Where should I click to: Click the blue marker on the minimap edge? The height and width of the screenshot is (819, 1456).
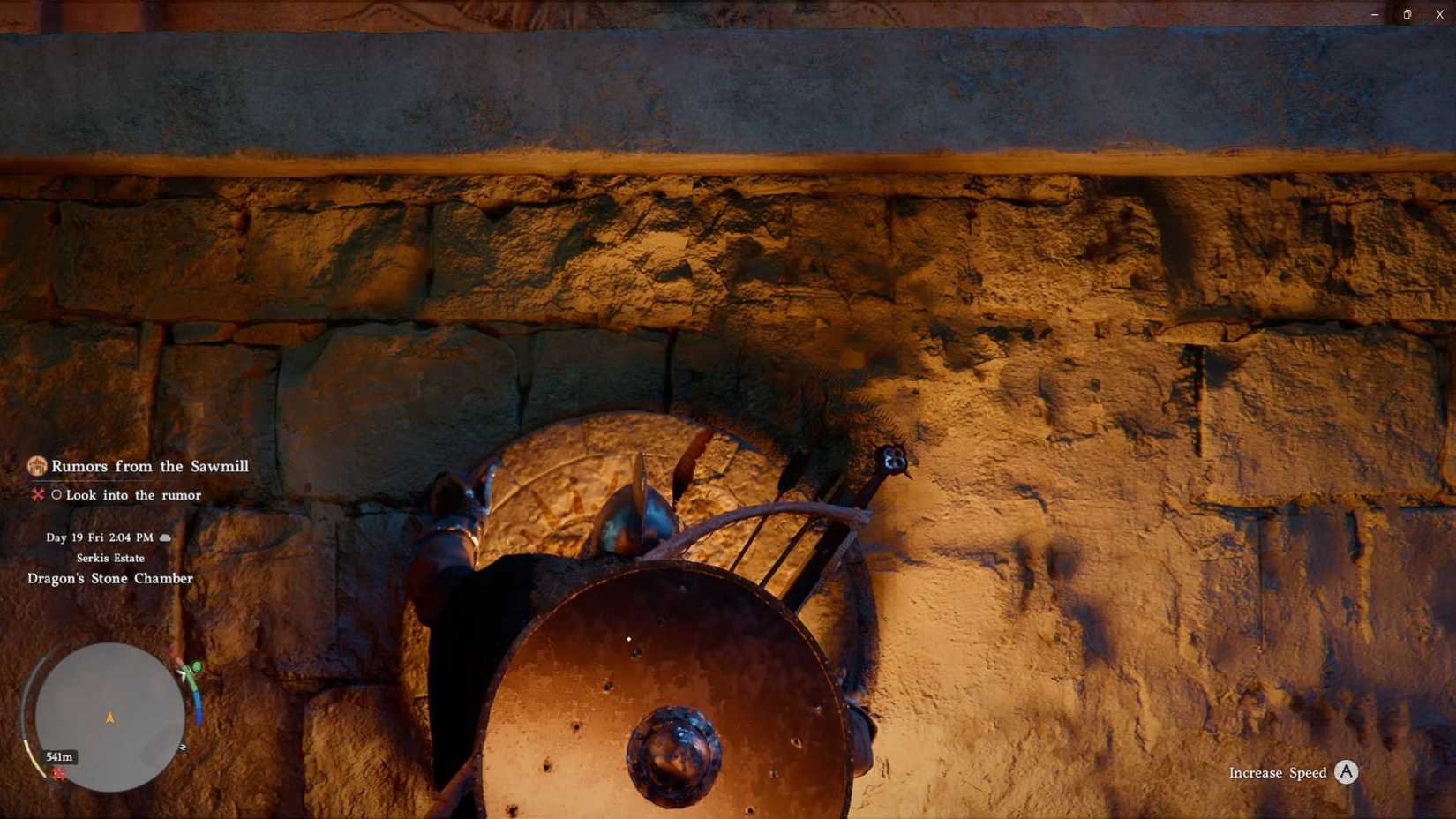tap(198, 706)
